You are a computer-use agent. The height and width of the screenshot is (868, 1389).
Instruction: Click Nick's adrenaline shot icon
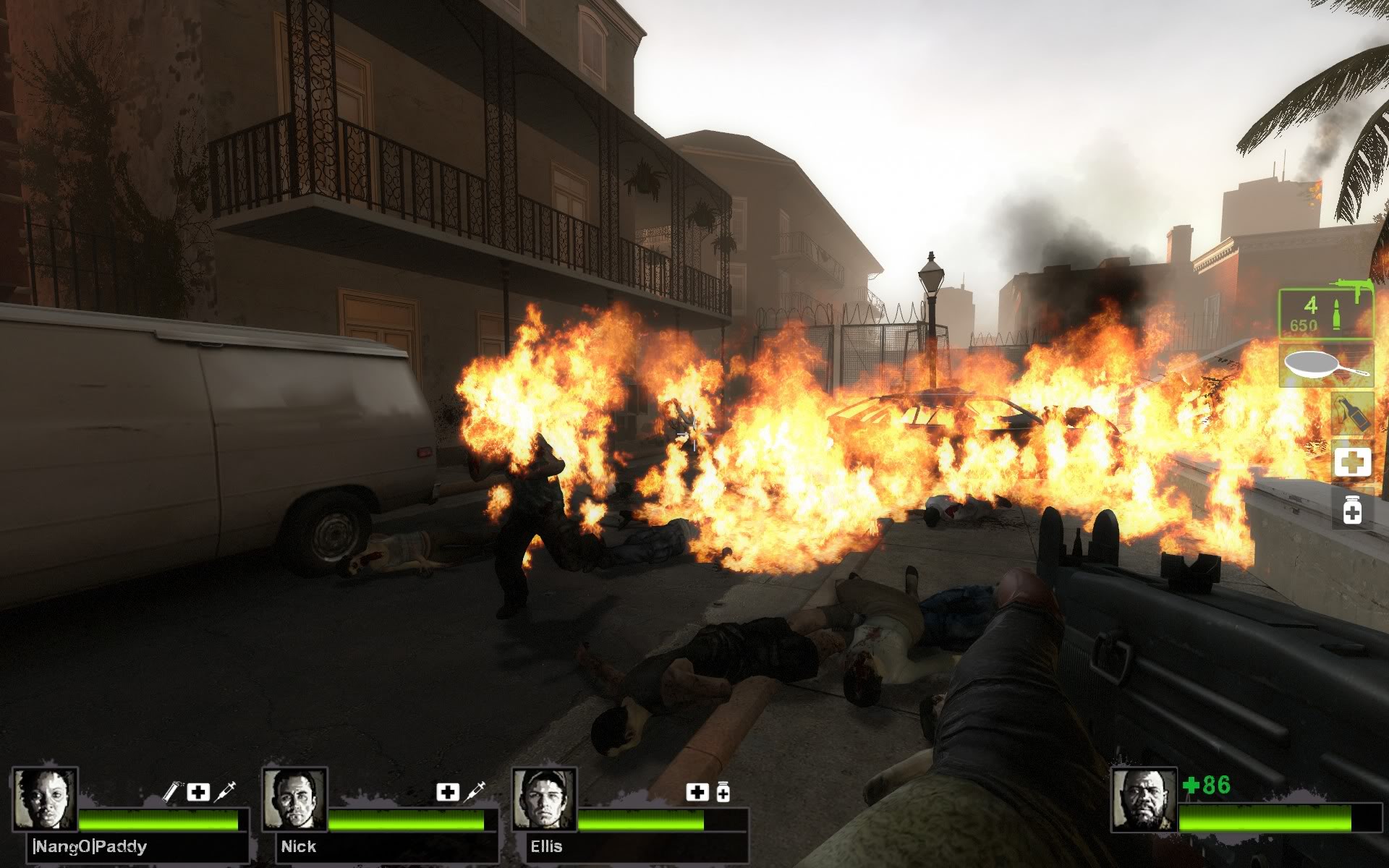tap(475, 792)
